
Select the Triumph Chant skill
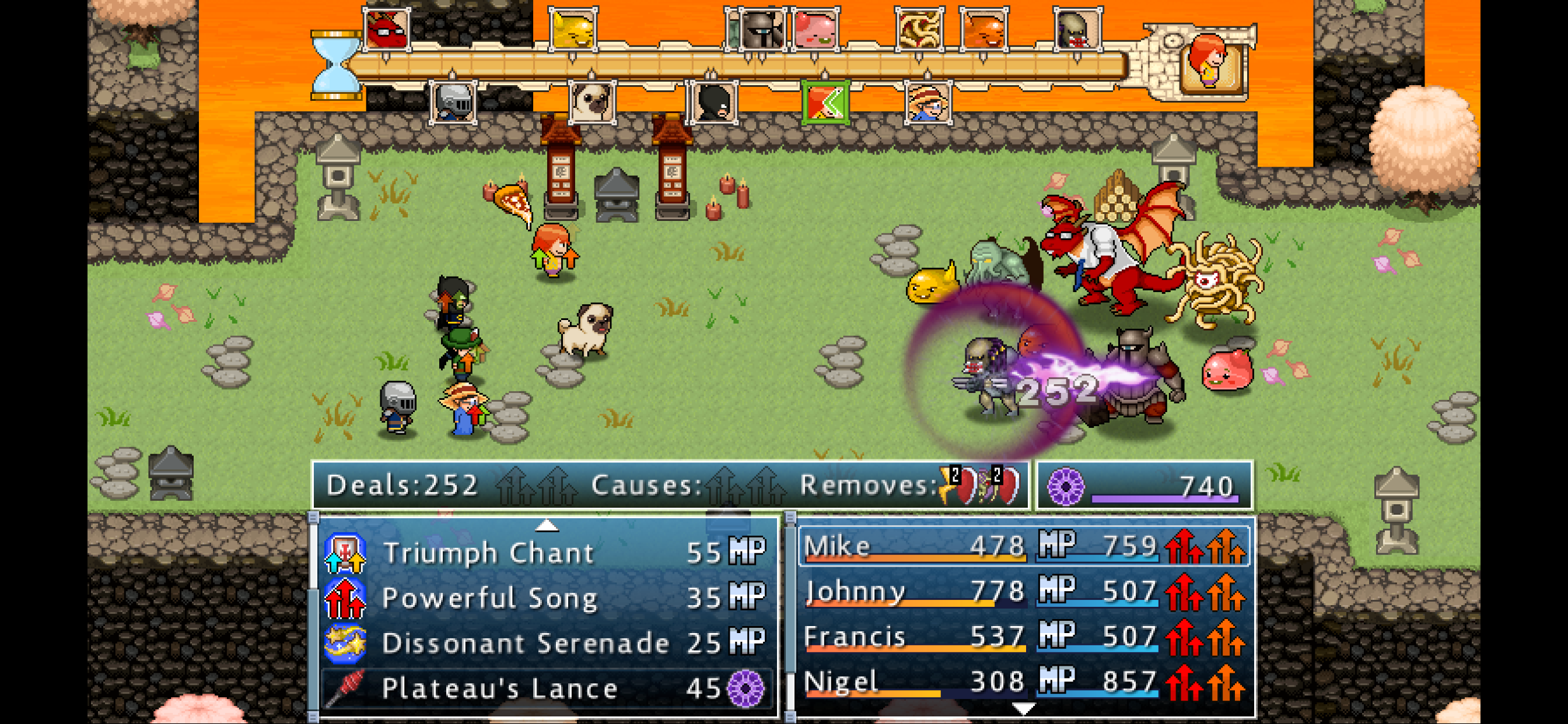point(545,553)
